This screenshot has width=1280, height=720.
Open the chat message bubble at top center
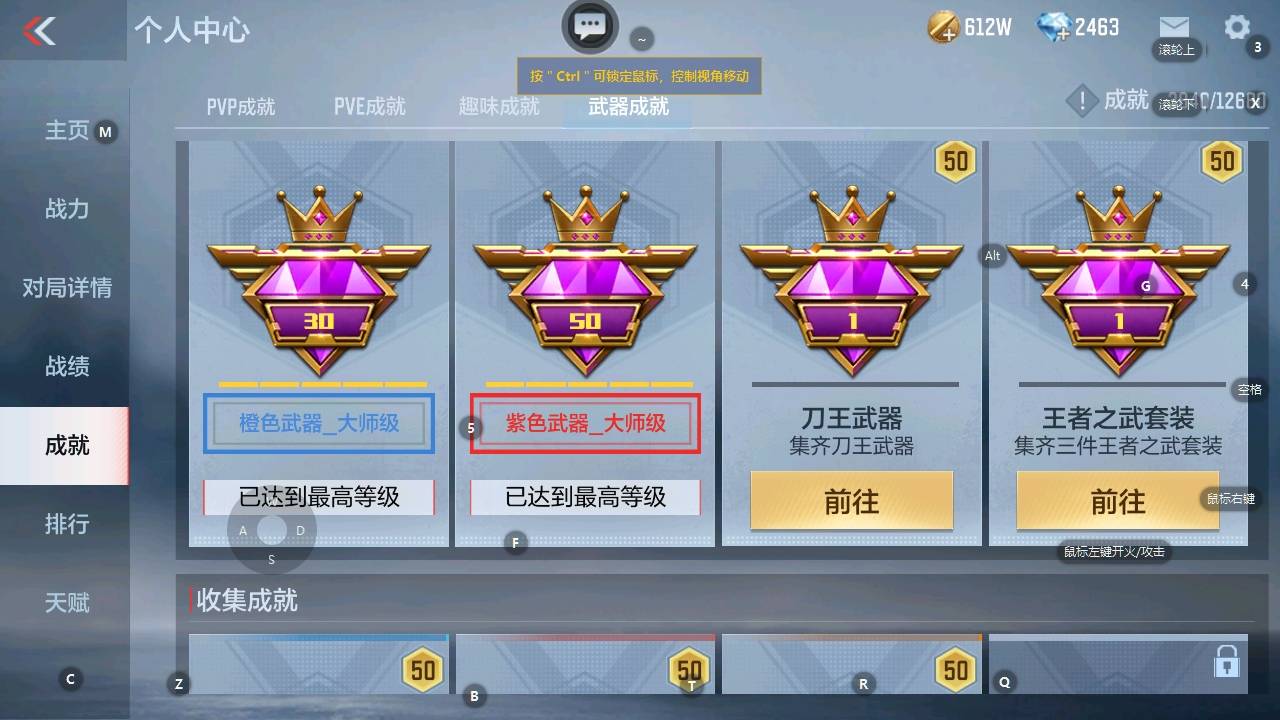point(589,27)
